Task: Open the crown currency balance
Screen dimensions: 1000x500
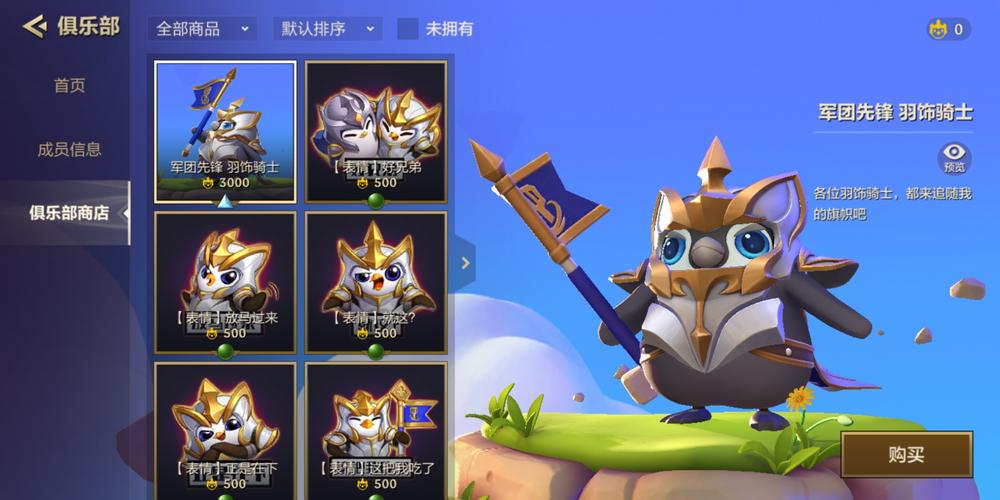Action: pos(947,29)
